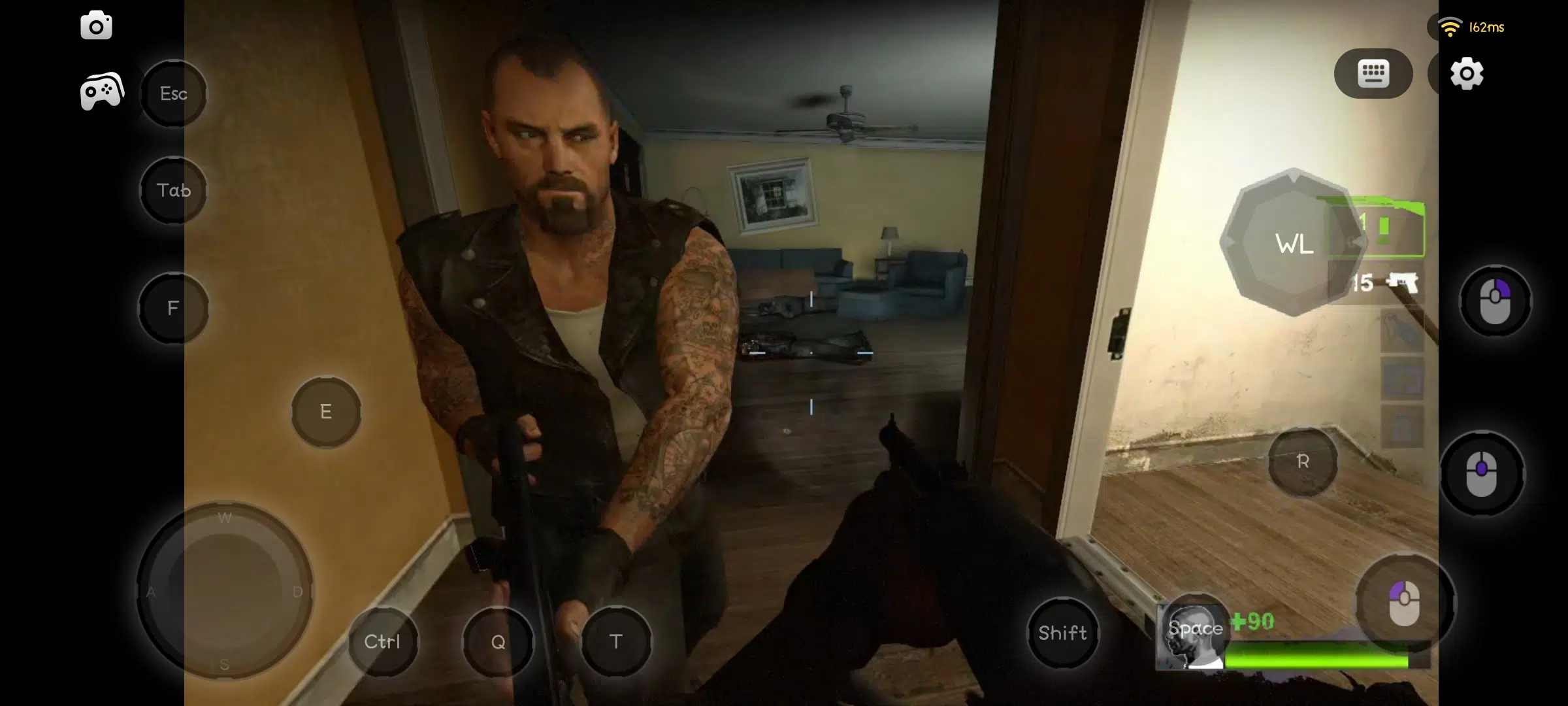Tap the screenshot camera icon
This screenshot has width=1568, height=706.
[96, 26]
